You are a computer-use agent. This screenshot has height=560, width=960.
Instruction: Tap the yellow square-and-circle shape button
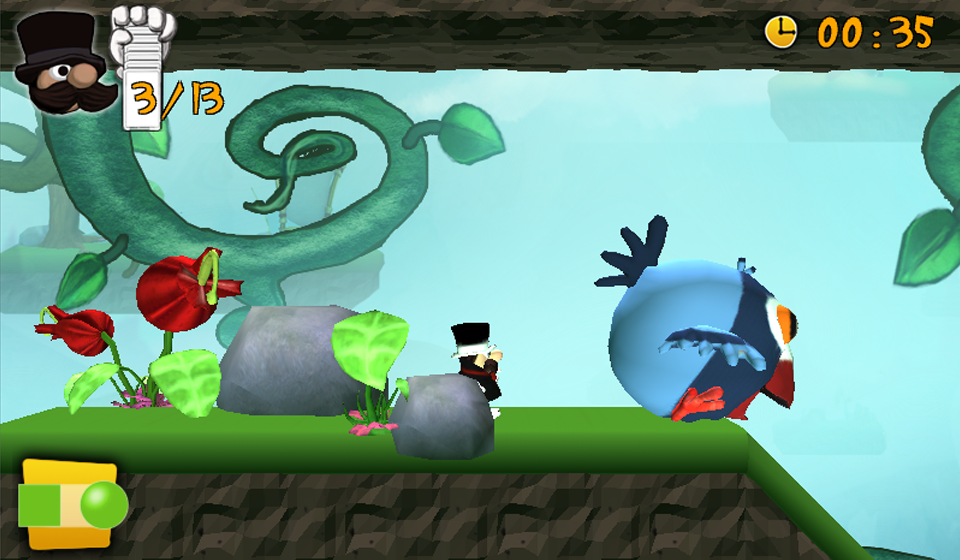tap(72, 505)
